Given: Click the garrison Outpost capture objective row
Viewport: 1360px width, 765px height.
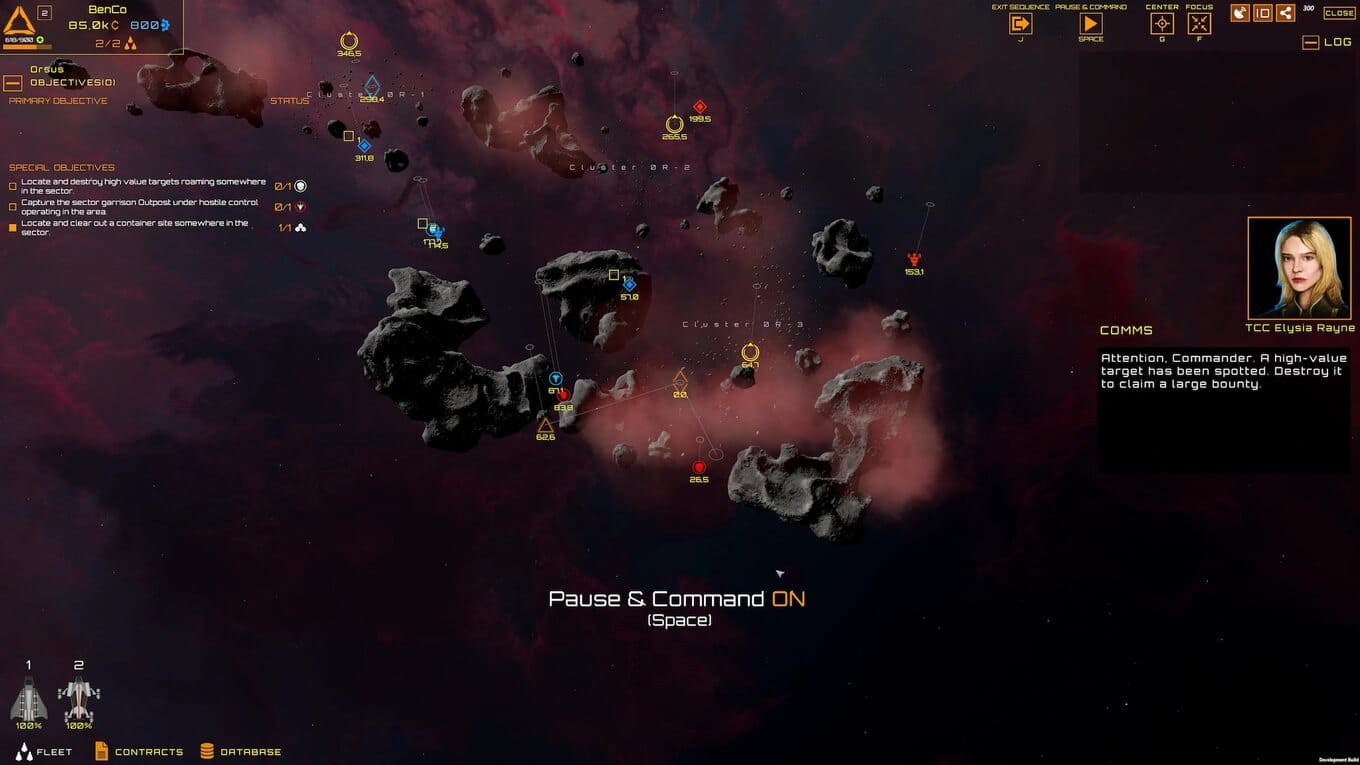Looking at the screenshot, I should coord(139,207).
